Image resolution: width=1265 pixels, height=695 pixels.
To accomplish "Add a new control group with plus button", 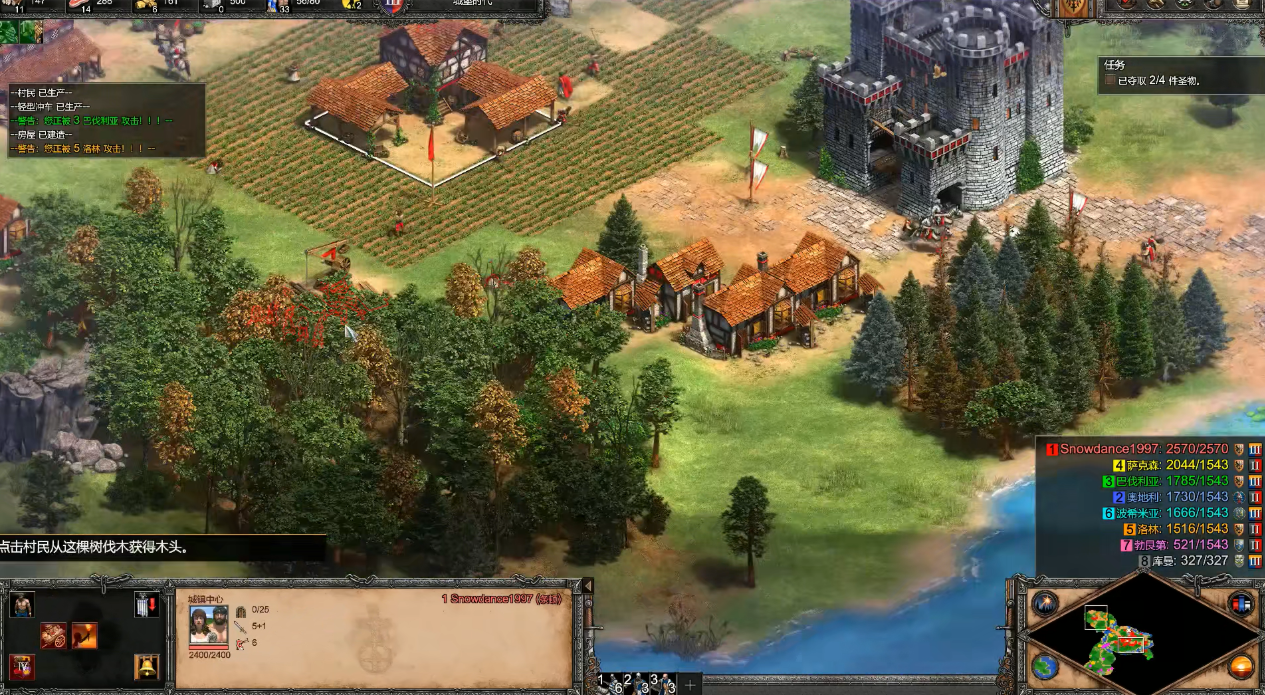I will pos(690,684).
